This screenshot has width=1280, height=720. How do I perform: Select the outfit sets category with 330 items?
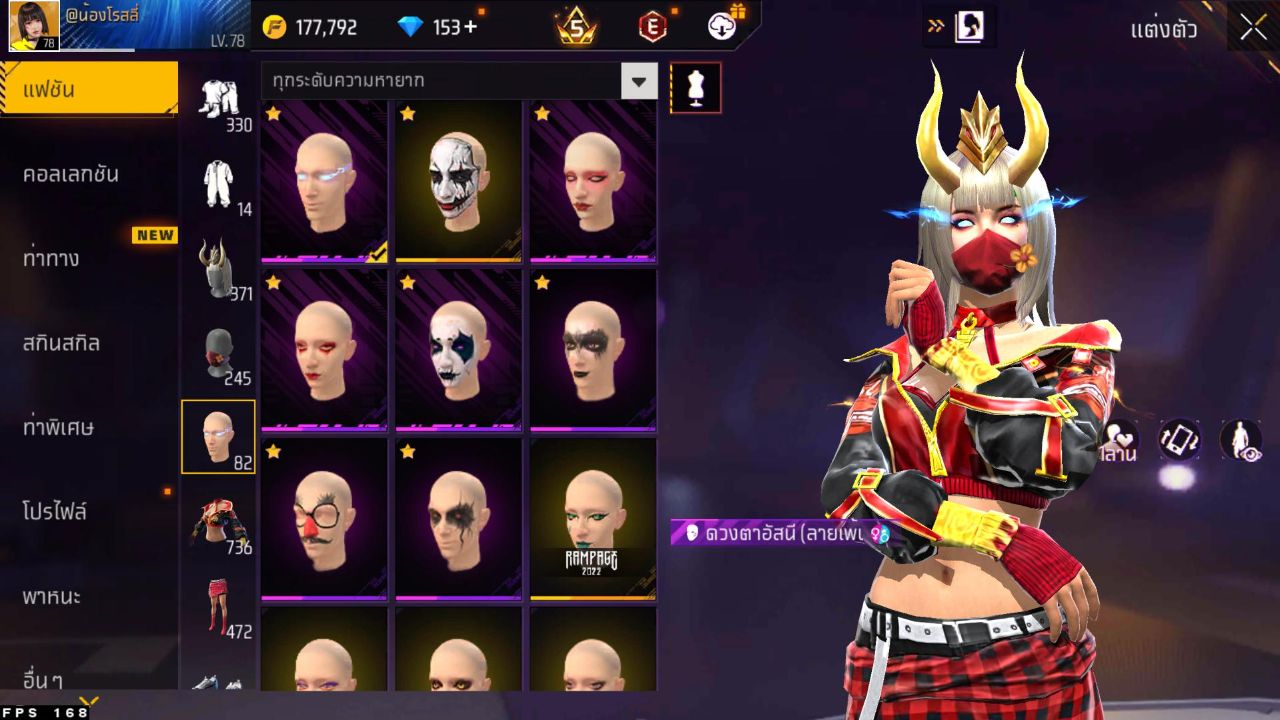tap(219, 100)
